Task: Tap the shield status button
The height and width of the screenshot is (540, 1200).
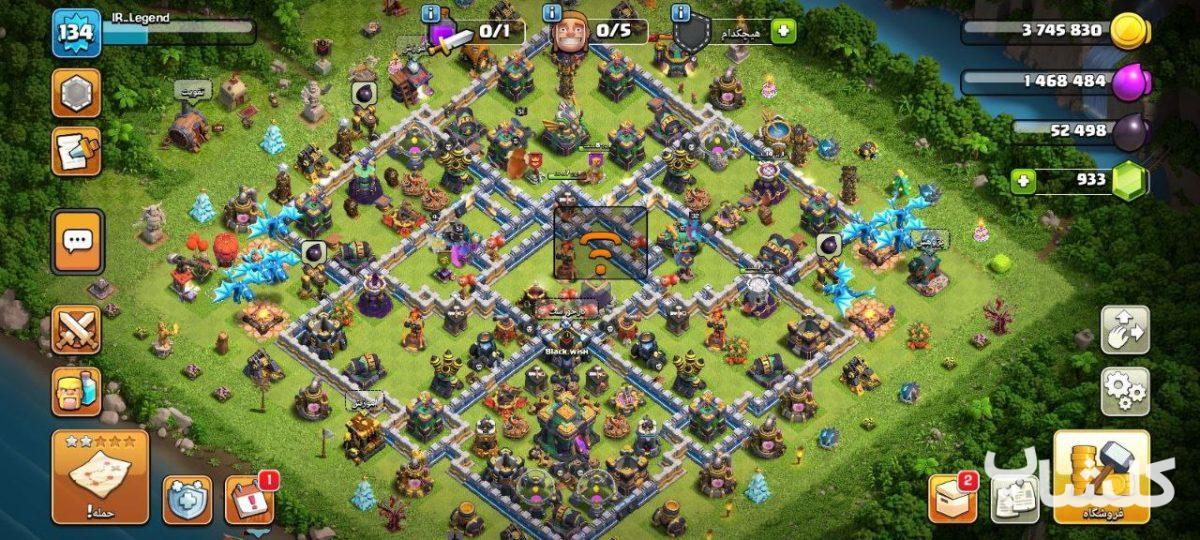Action: (x=188, y=499)
